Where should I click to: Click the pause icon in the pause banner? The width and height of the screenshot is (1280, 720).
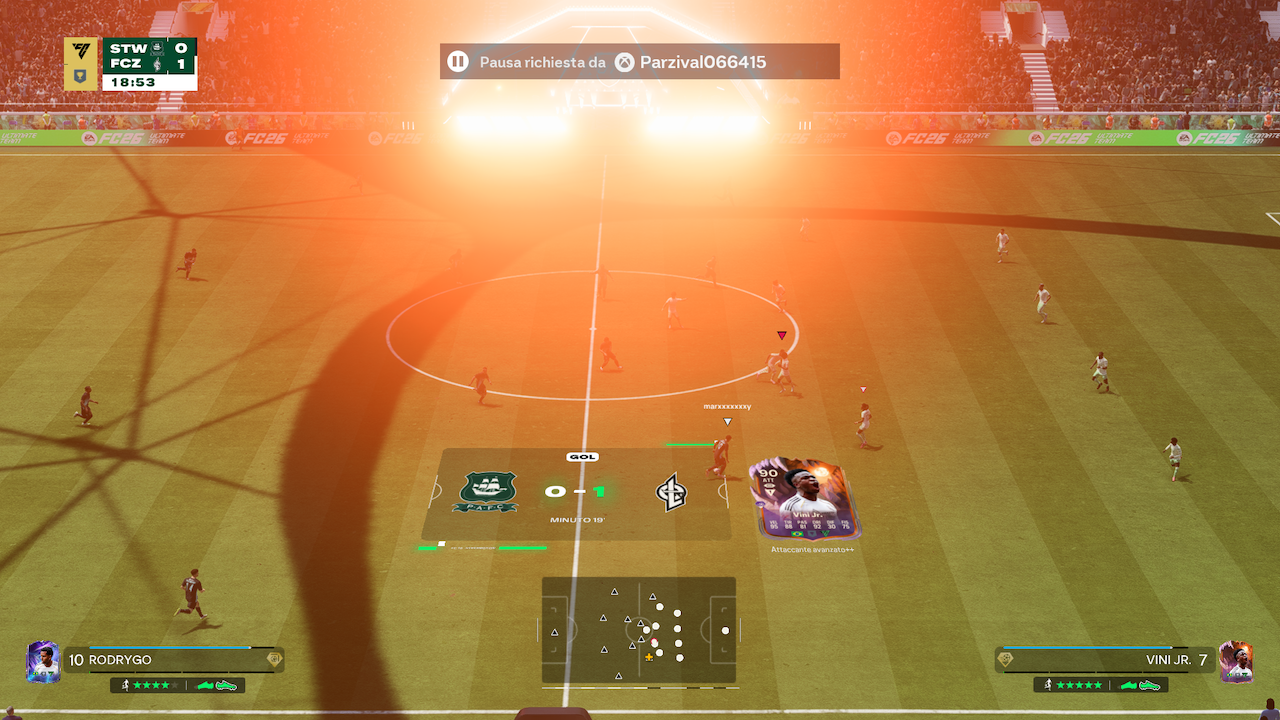[458, 62]
